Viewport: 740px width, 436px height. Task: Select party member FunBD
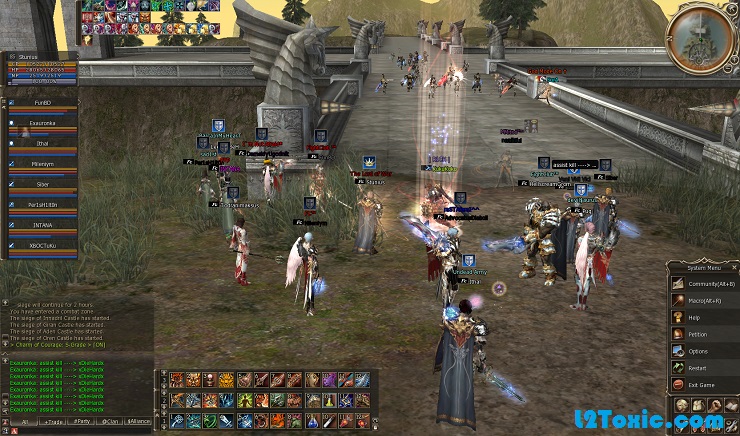(x=42, y=102)
